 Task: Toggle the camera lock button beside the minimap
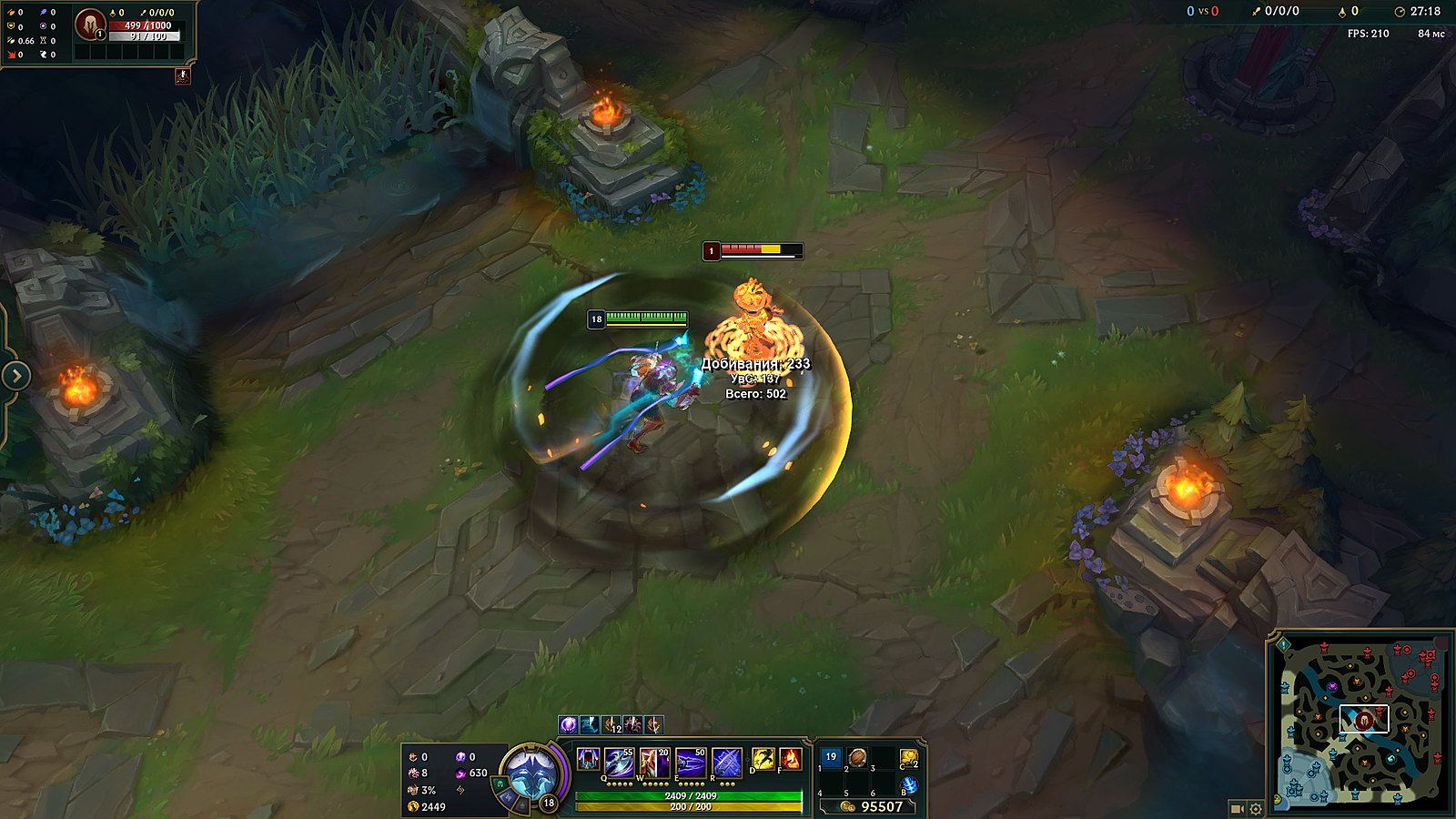point(1237,808)
